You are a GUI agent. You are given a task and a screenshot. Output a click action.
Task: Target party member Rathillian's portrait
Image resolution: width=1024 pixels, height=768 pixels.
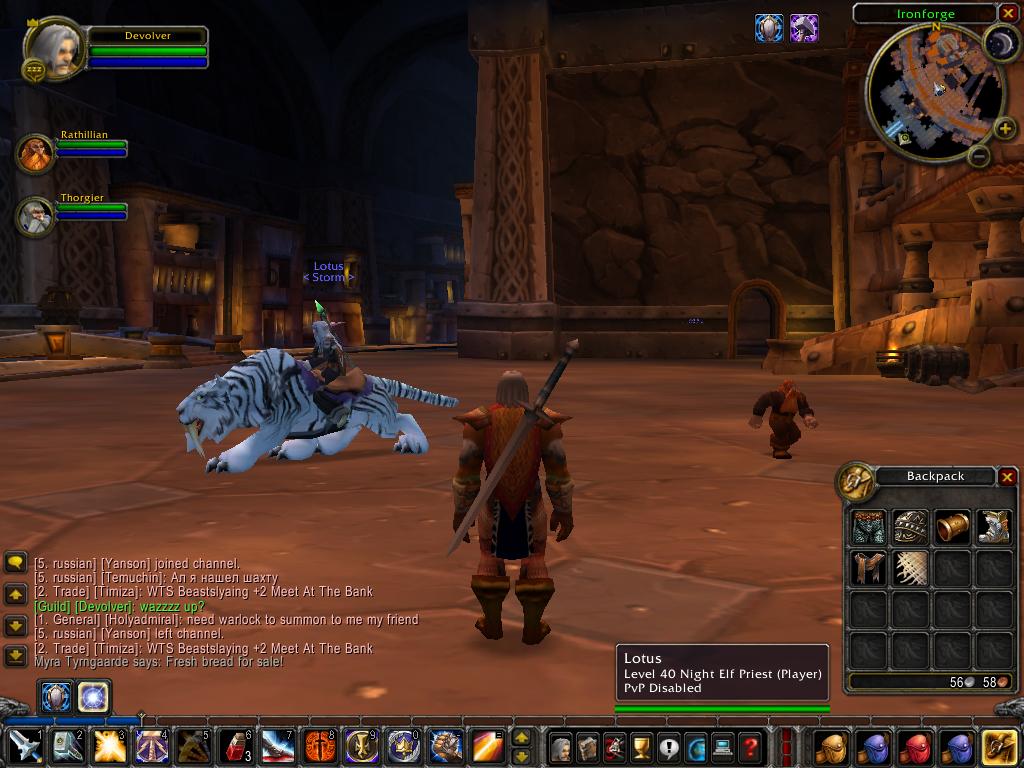pos(36,154)
